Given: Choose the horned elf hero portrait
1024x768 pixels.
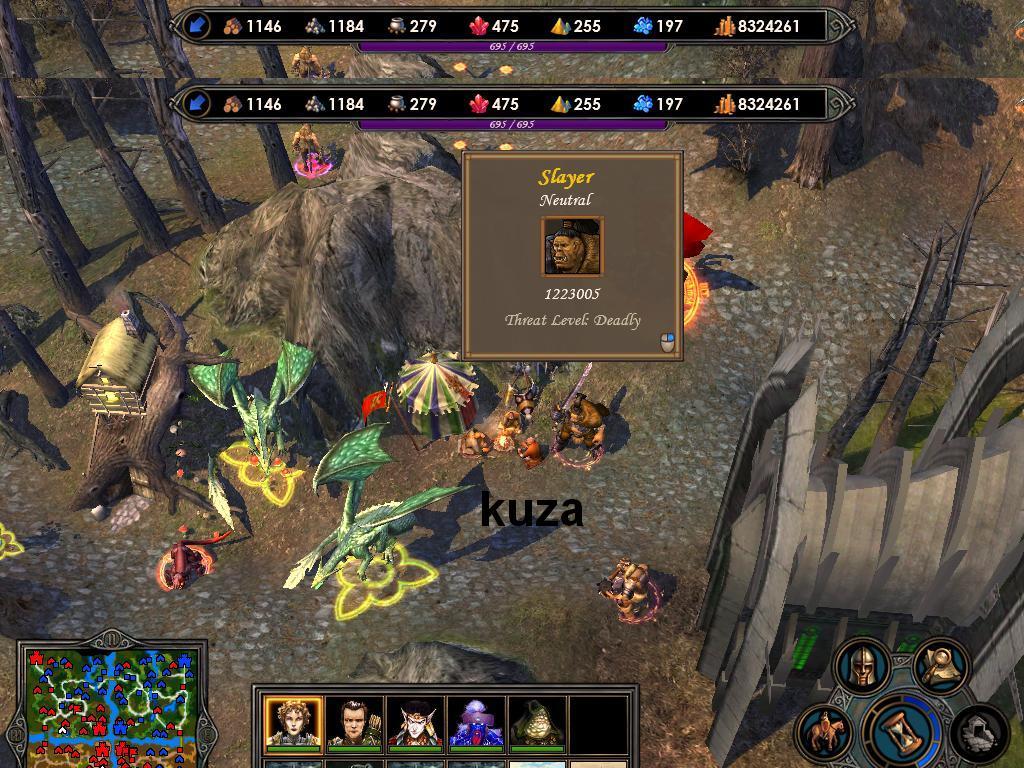Looking at the screenshot, I should 415,723.
